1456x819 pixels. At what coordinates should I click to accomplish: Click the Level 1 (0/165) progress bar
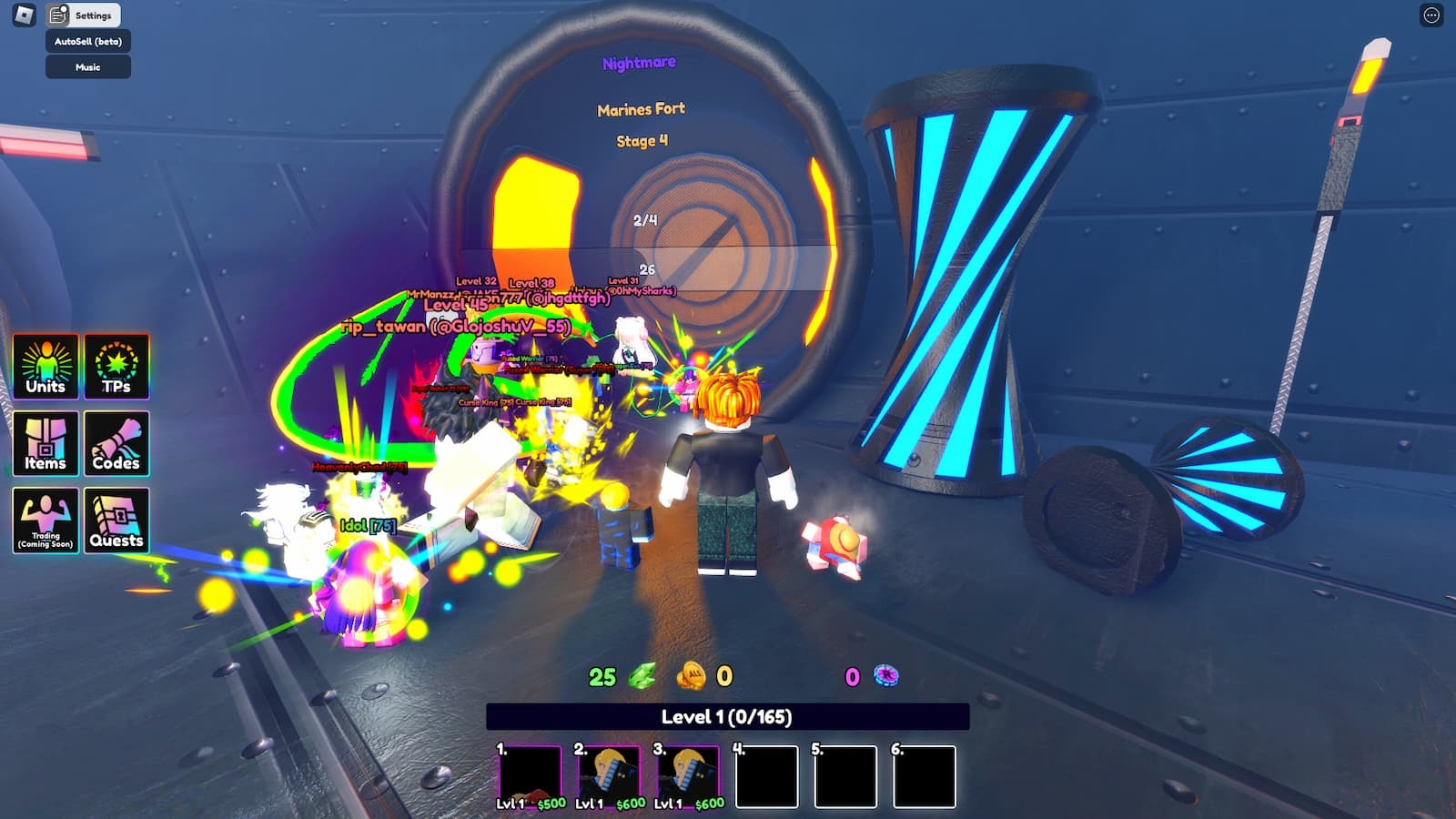click(728, 717)
